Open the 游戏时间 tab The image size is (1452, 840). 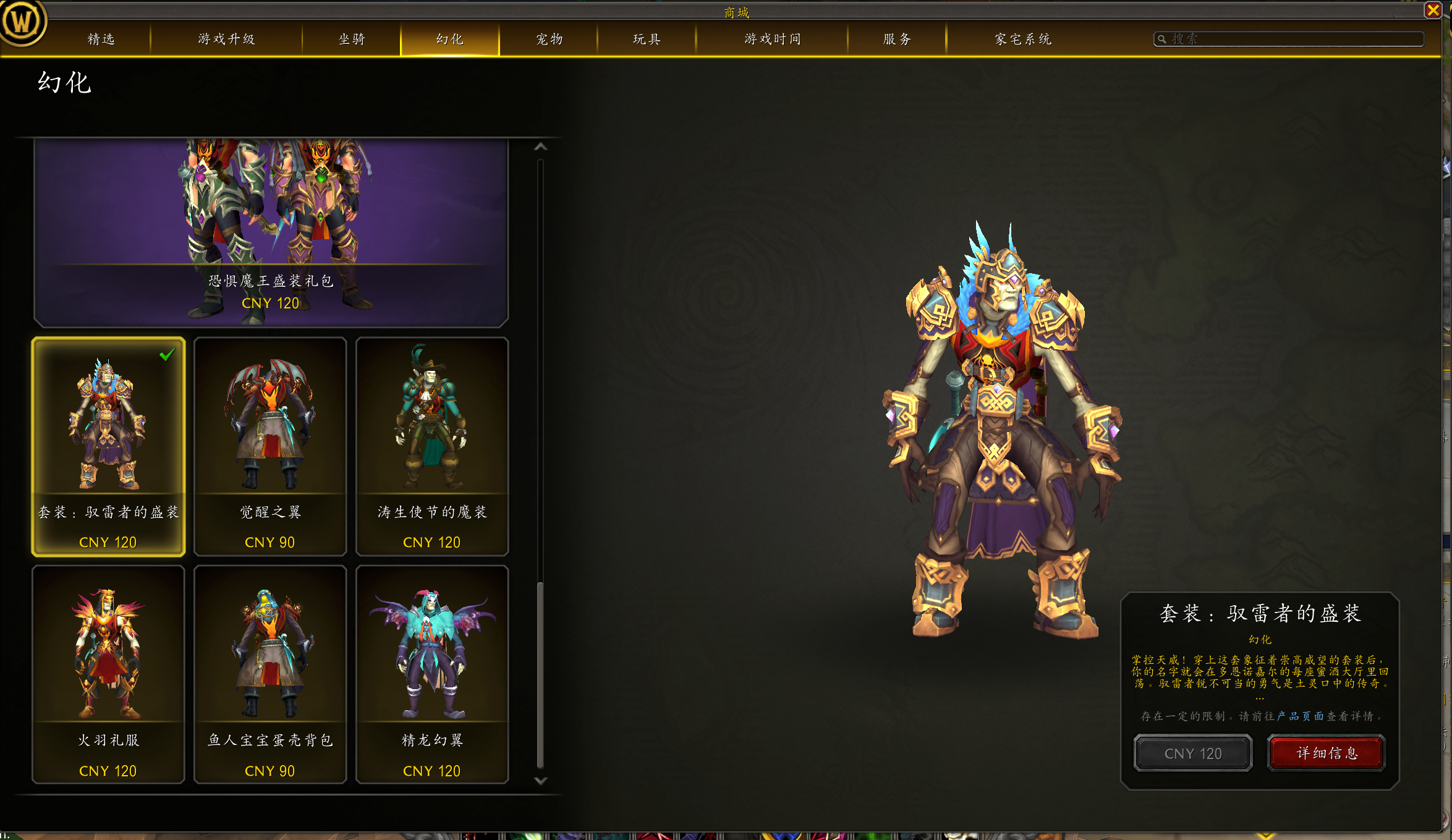772,39
